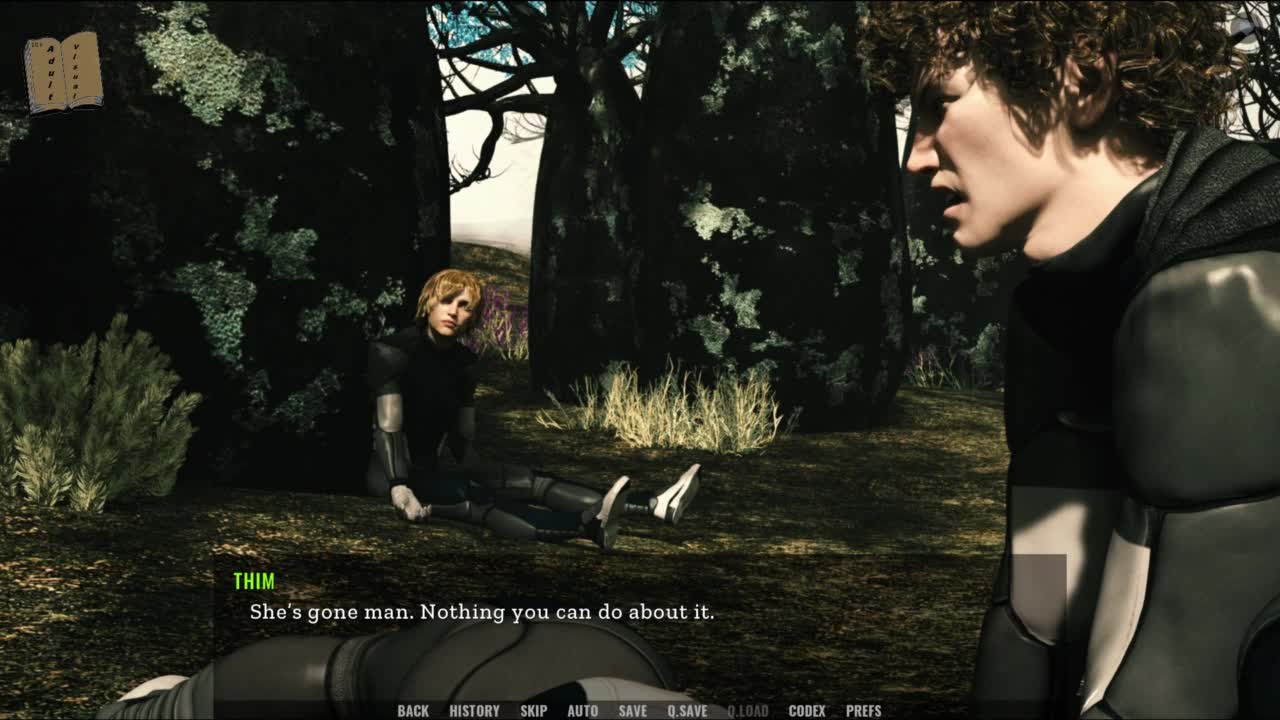
Task: Go back with the BACK button
Action: coord(413,711)
